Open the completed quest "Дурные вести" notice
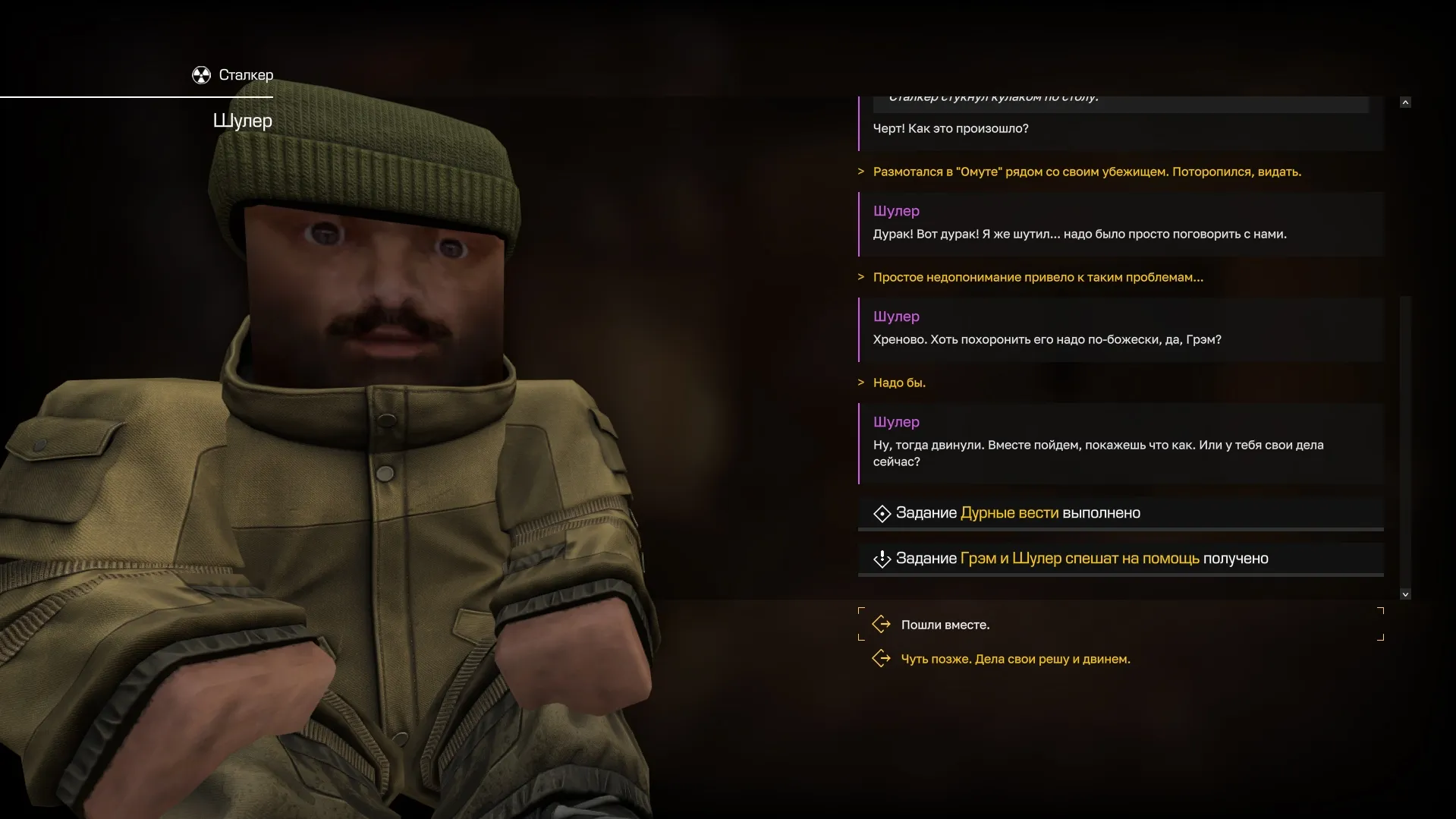The image size is (1456, 819). point(1008,513)
